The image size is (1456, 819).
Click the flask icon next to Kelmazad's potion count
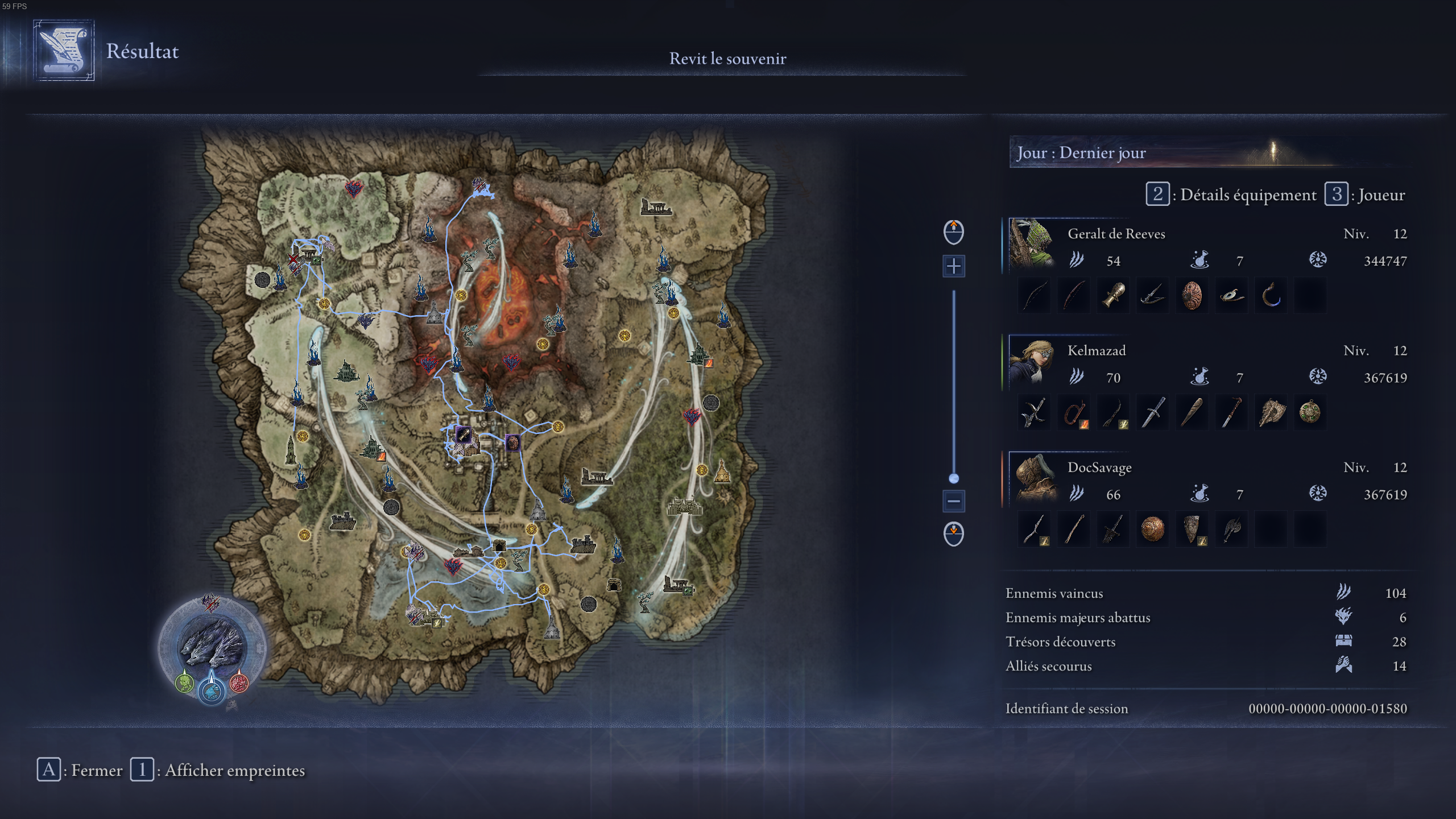[1200, 375]
